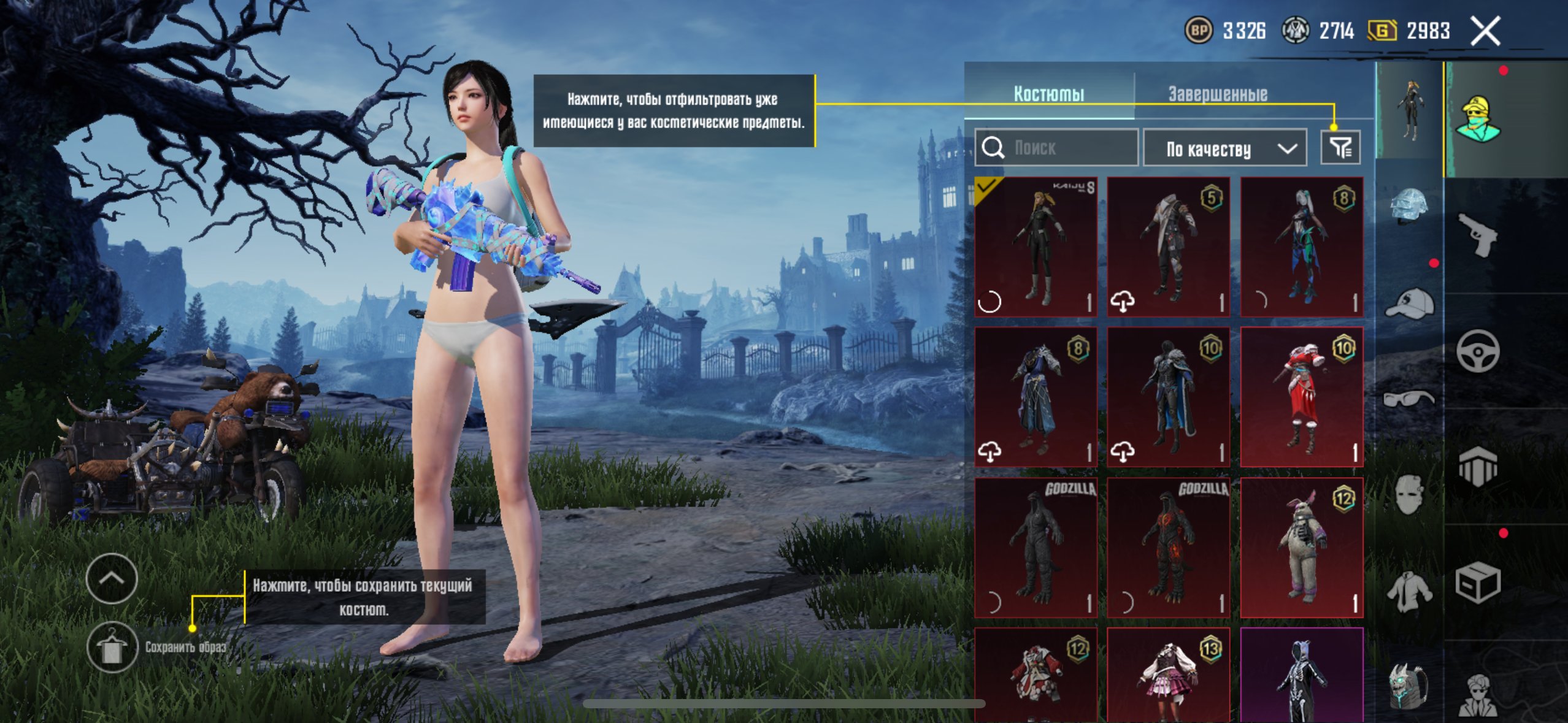Image resolution: width=1568 pixels, height=723 pixels.
Task: Open the glasses accessory category
Action: pos(1409,399)
